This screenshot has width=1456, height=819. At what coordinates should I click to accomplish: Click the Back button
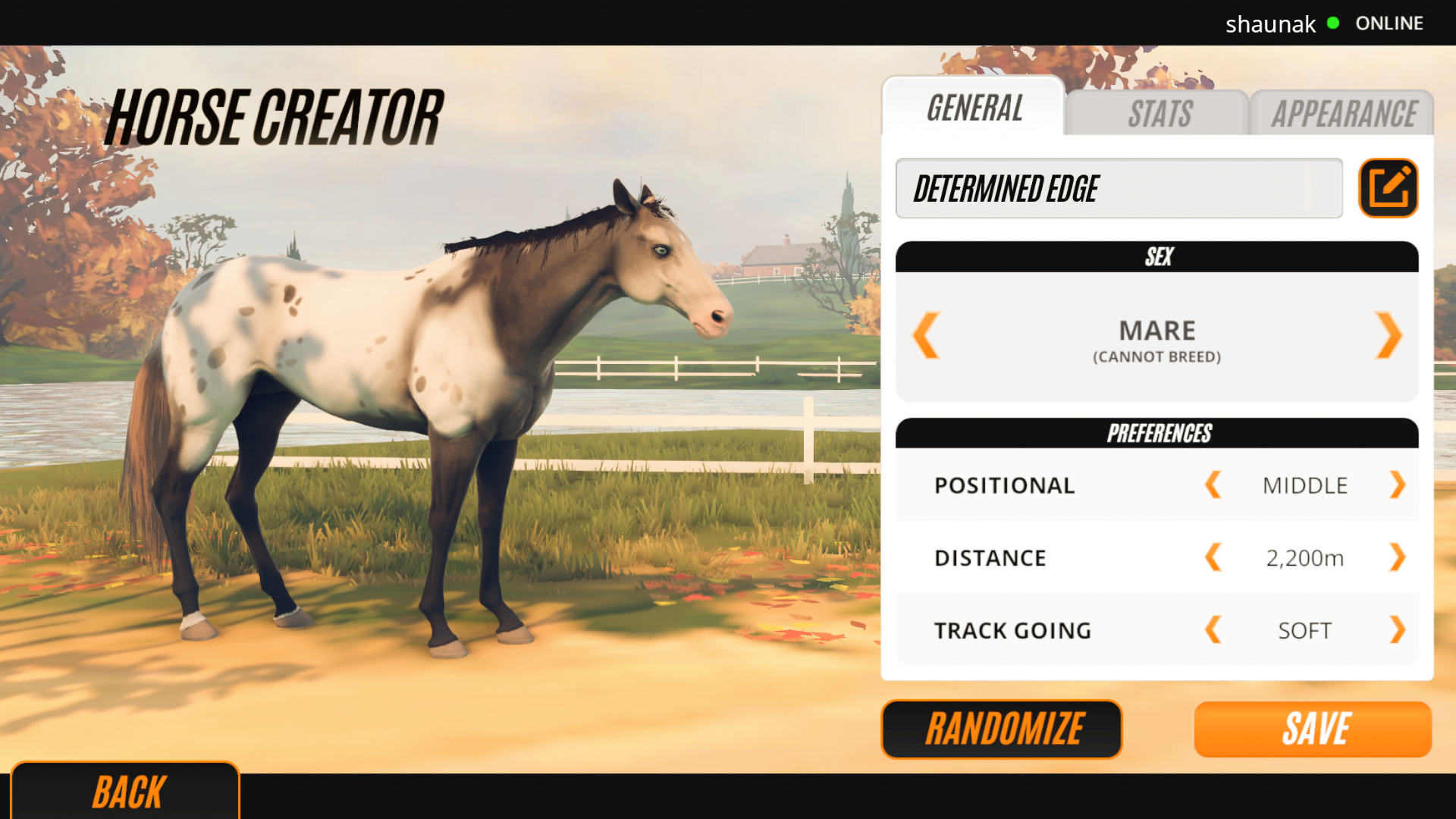pyautogui.click(x=127, y=791)
